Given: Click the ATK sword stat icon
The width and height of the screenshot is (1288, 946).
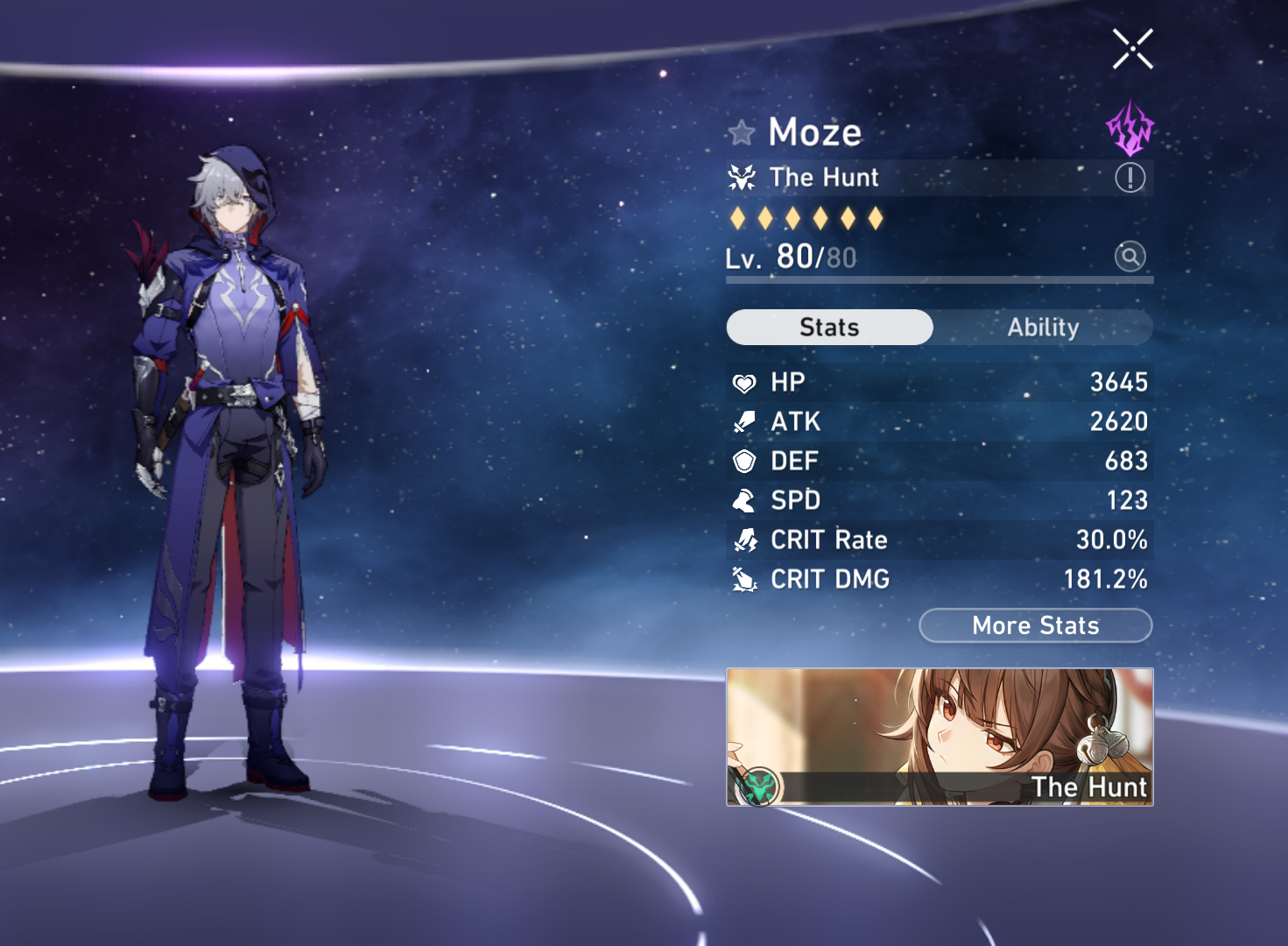Looking at the screenshot, I should pos(743,421).
